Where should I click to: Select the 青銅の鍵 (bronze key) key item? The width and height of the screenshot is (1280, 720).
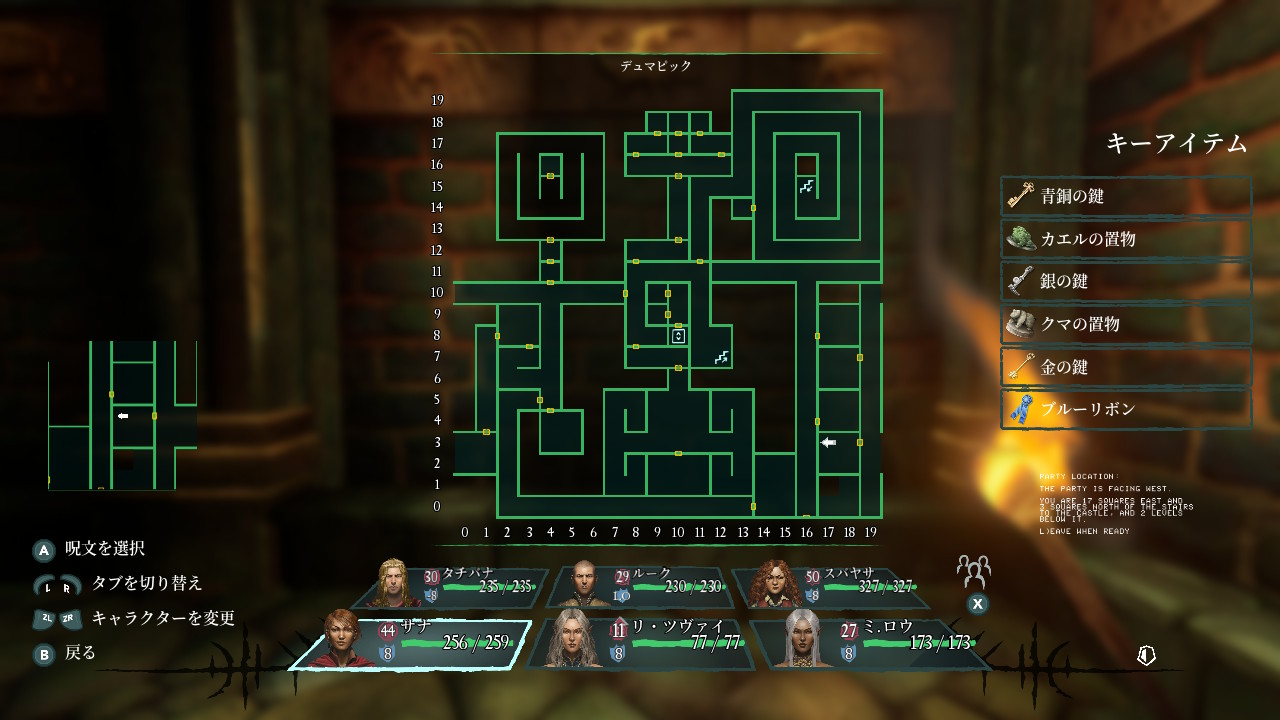1126,197
